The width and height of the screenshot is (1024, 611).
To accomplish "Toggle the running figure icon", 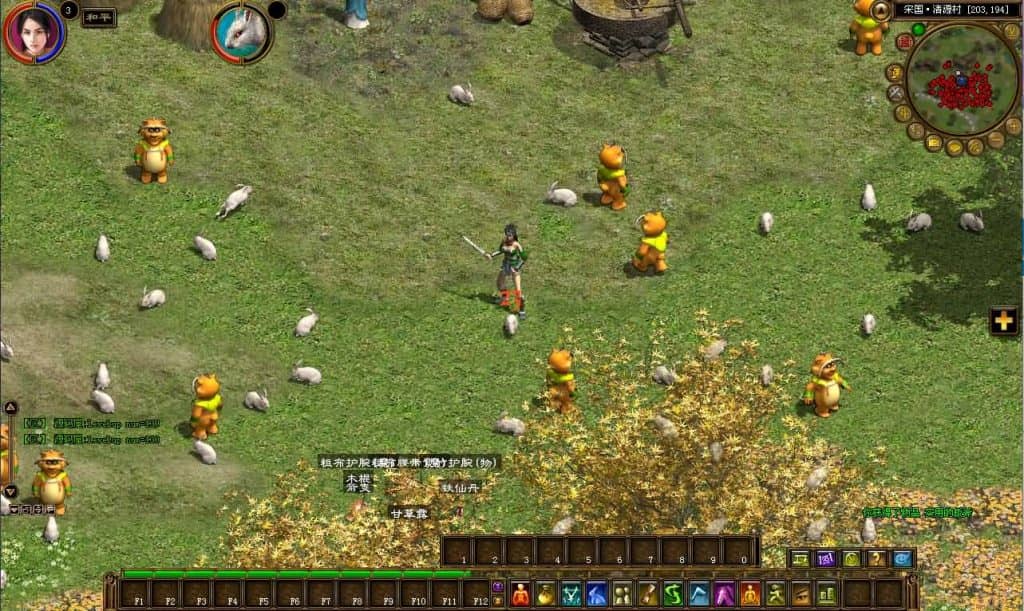I will point(776,594).
